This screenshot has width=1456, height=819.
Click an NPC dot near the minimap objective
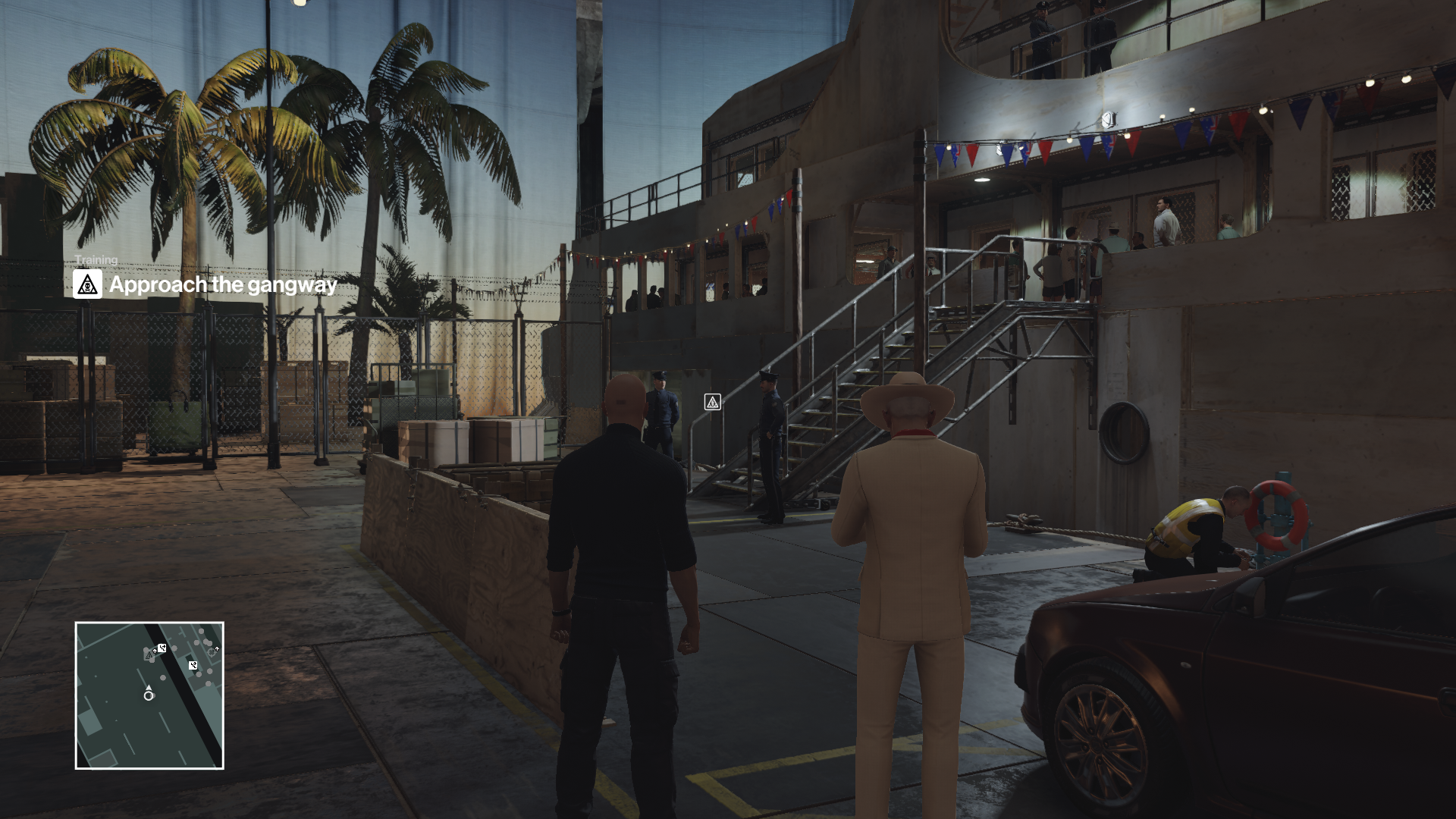[x=146, y=650]
